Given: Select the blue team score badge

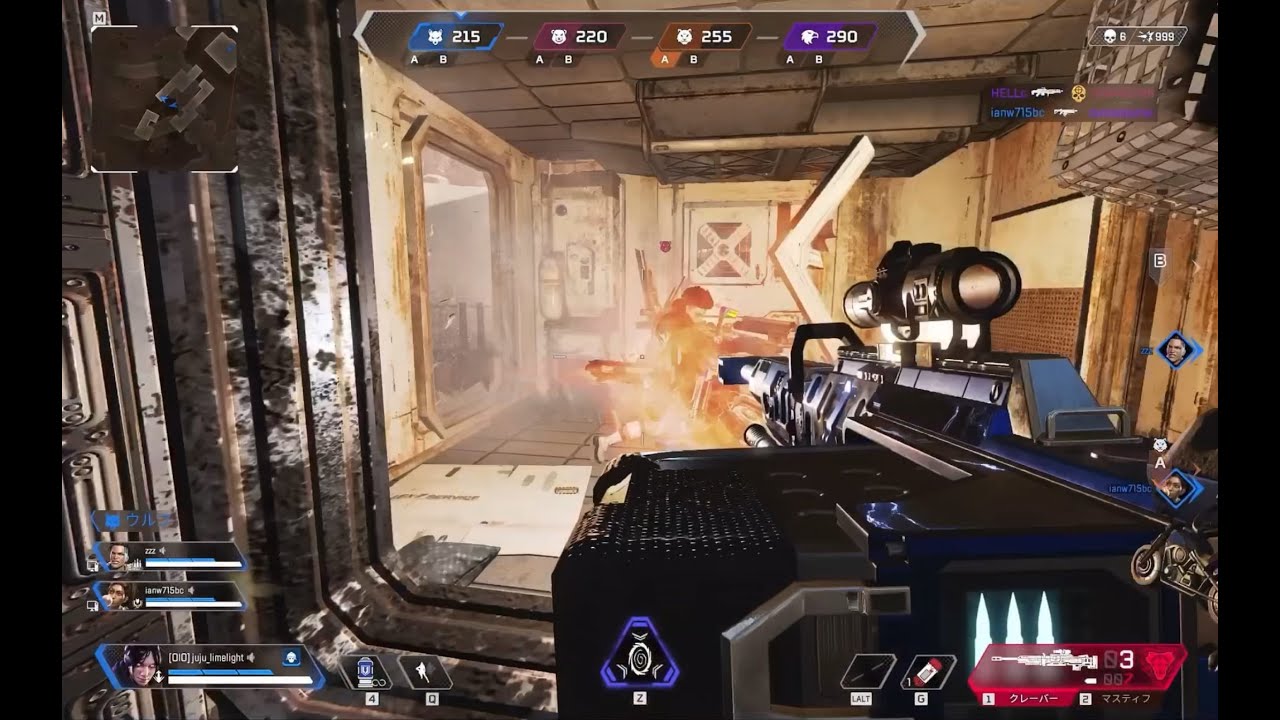Looking at the screenshot, I should [x=454, y=37].
